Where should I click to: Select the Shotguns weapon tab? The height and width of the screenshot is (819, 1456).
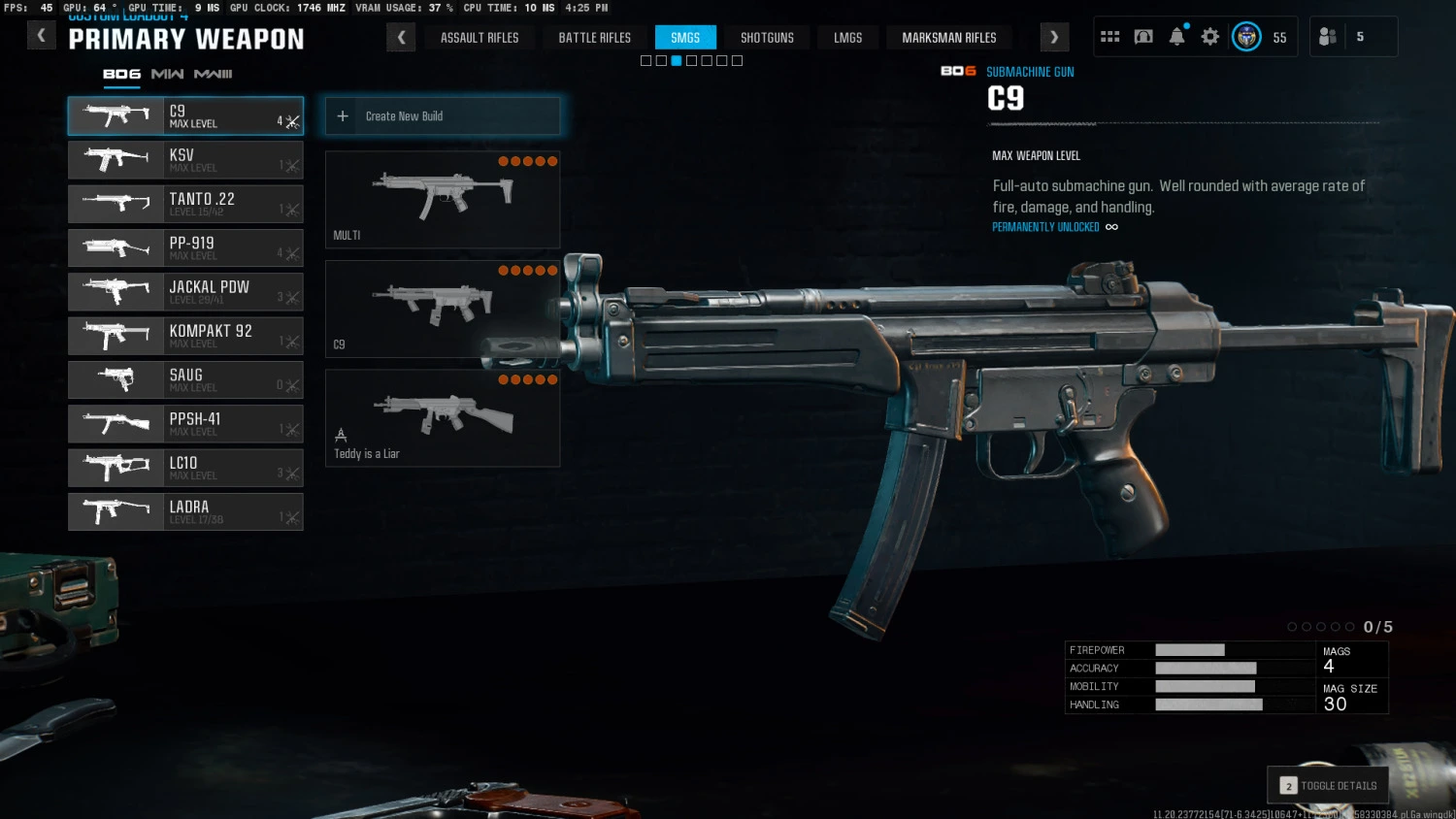[x=767, y=38]
